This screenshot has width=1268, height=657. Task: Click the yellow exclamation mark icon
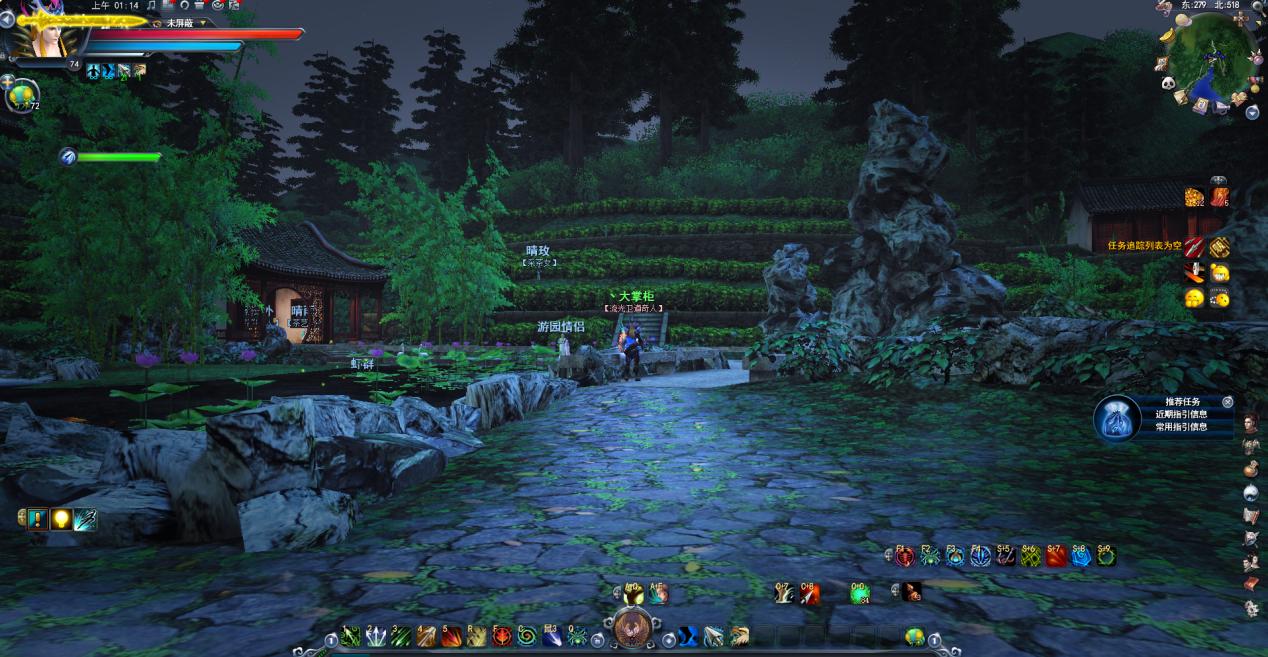(36, 519)
